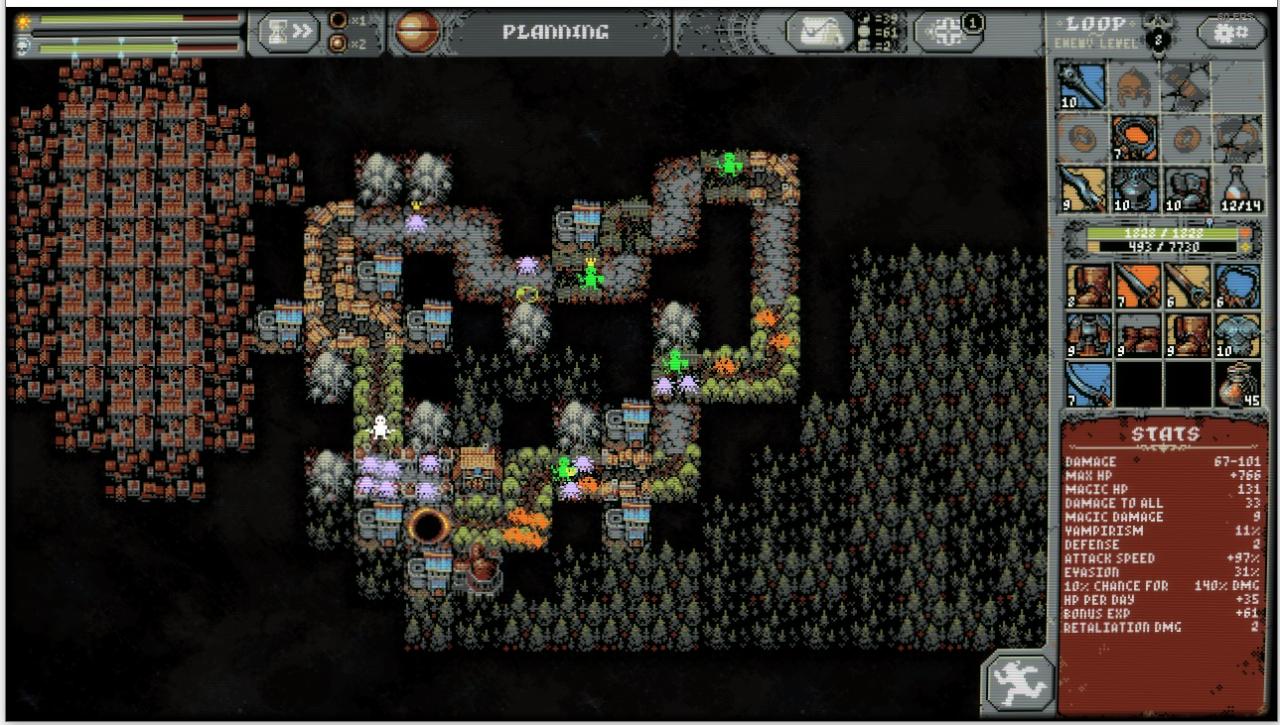Select the equipped level 9 sword slot
Viewport: 1280px width, 725px height.
(1083, 189)
